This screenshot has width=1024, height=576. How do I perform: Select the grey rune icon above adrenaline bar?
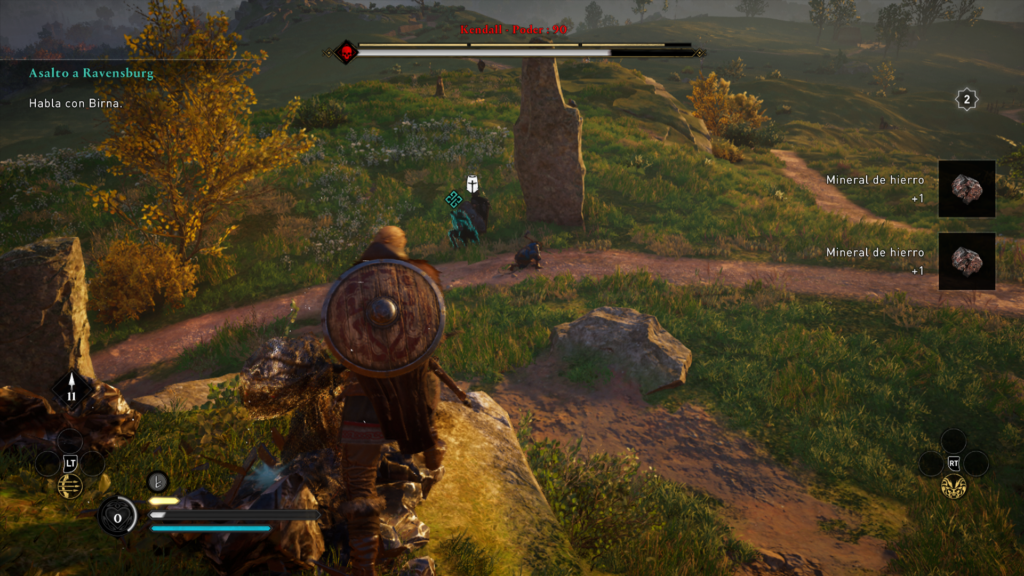158,481
